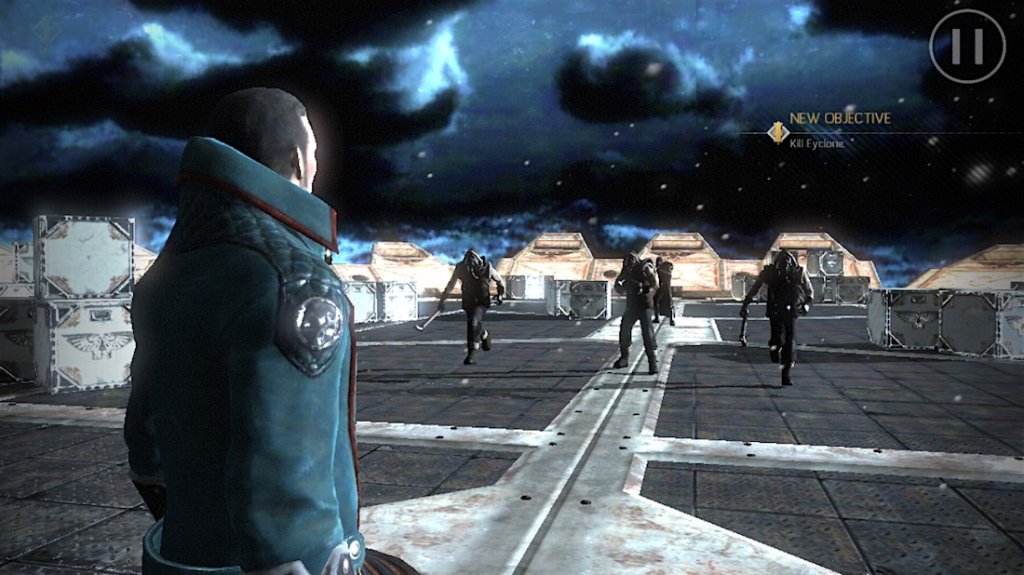
Task: Open the New Objective tracker icon
Action: click(775, 131)
